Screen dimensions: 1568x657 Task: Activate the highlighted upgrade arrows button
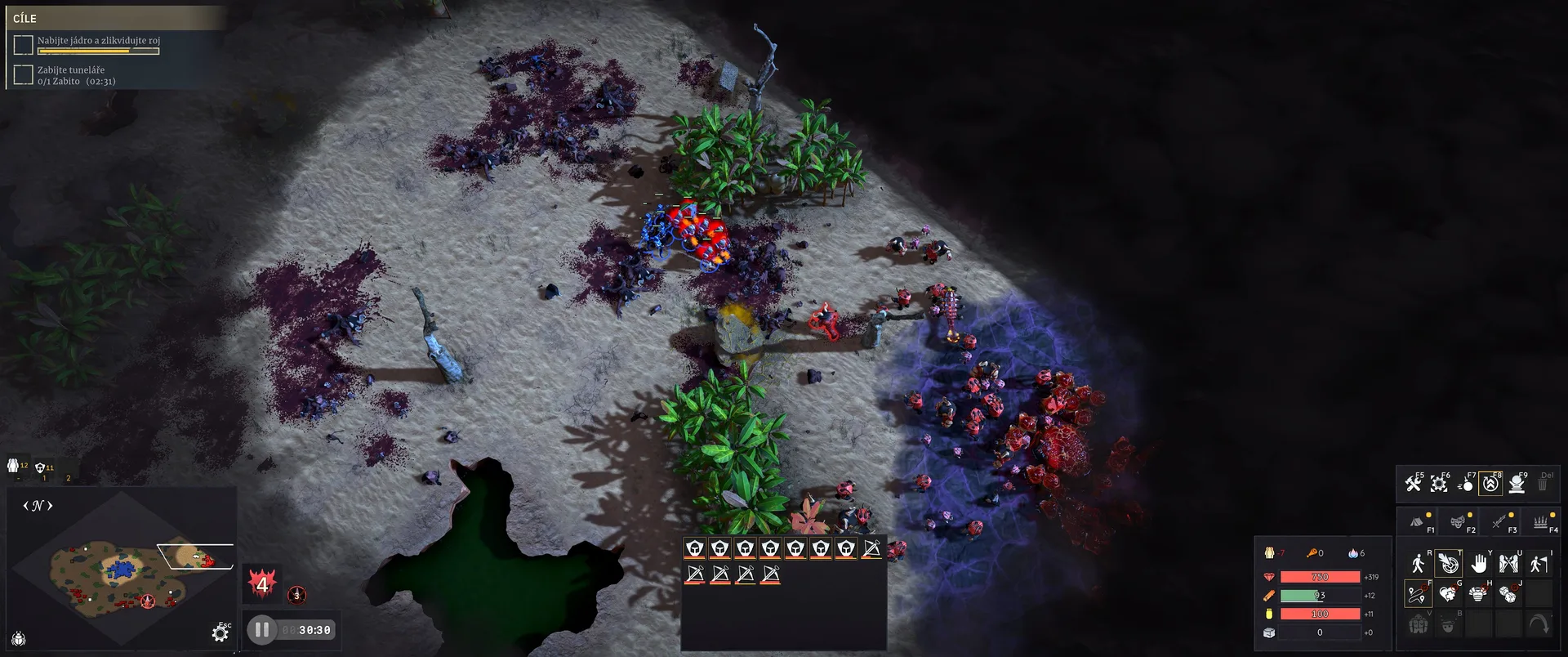click(x=1491, y=484)
